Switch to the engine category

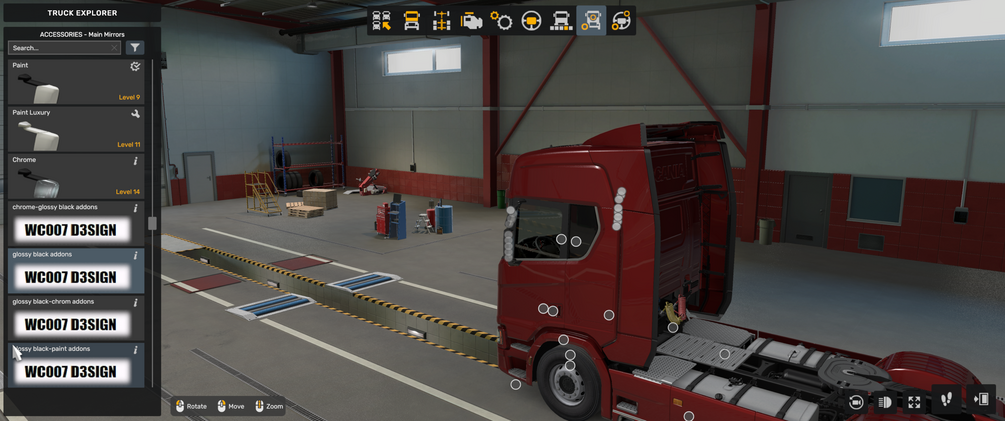(471, 21)
